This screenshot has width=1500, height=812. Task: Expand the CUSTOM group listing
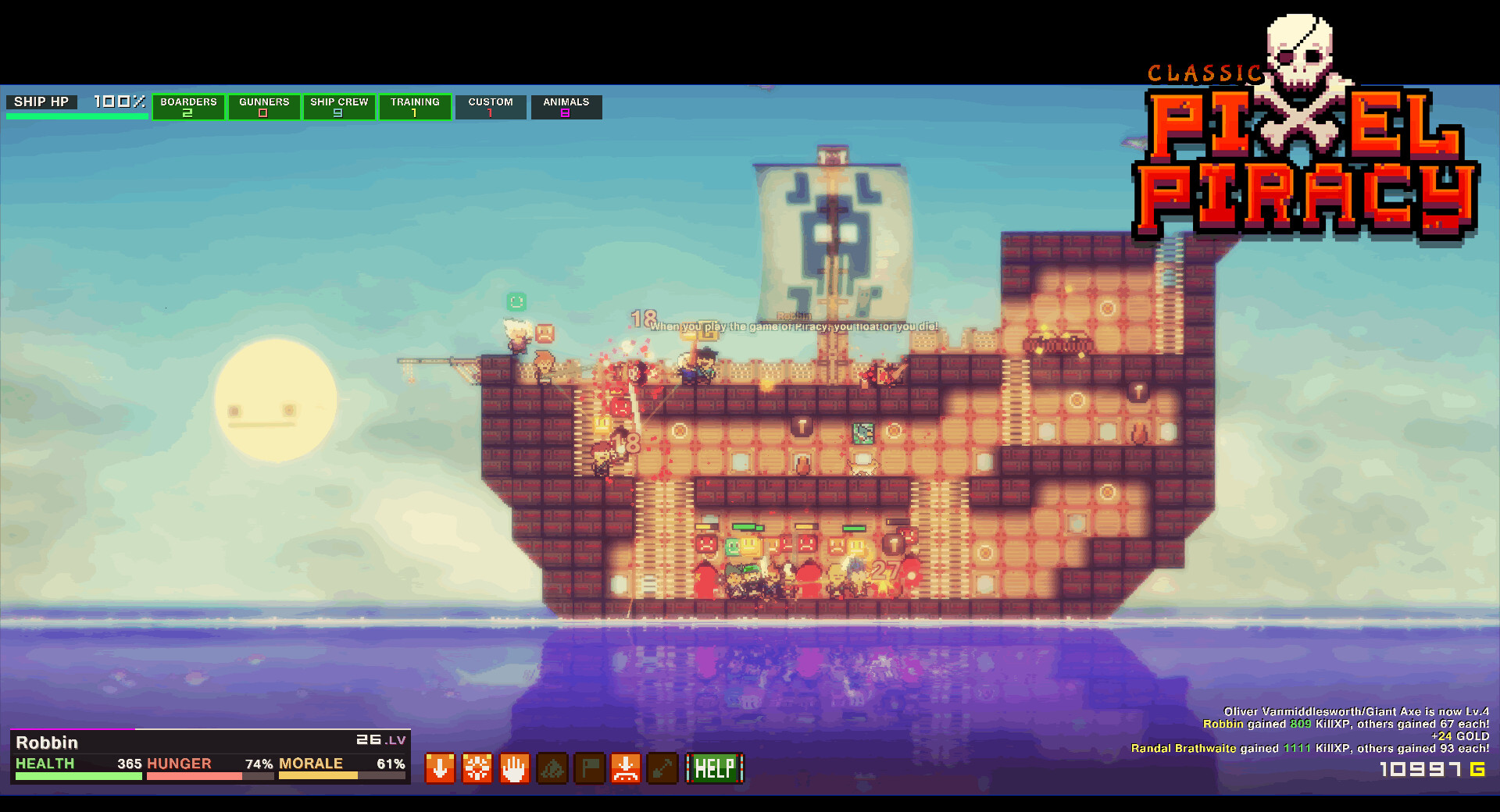tap(491, 107)
